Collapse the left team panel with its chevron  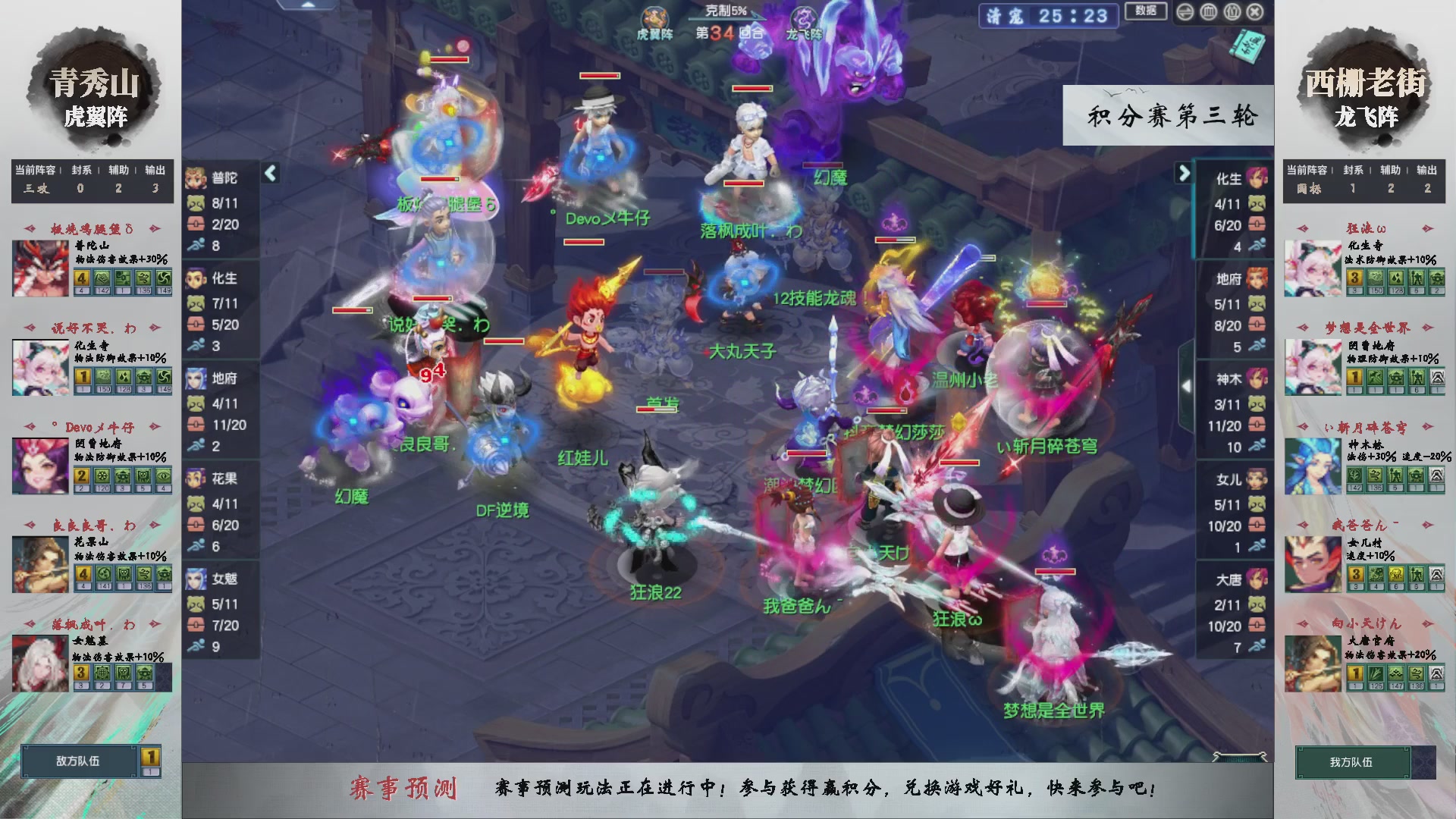click(x=269, y=172)
